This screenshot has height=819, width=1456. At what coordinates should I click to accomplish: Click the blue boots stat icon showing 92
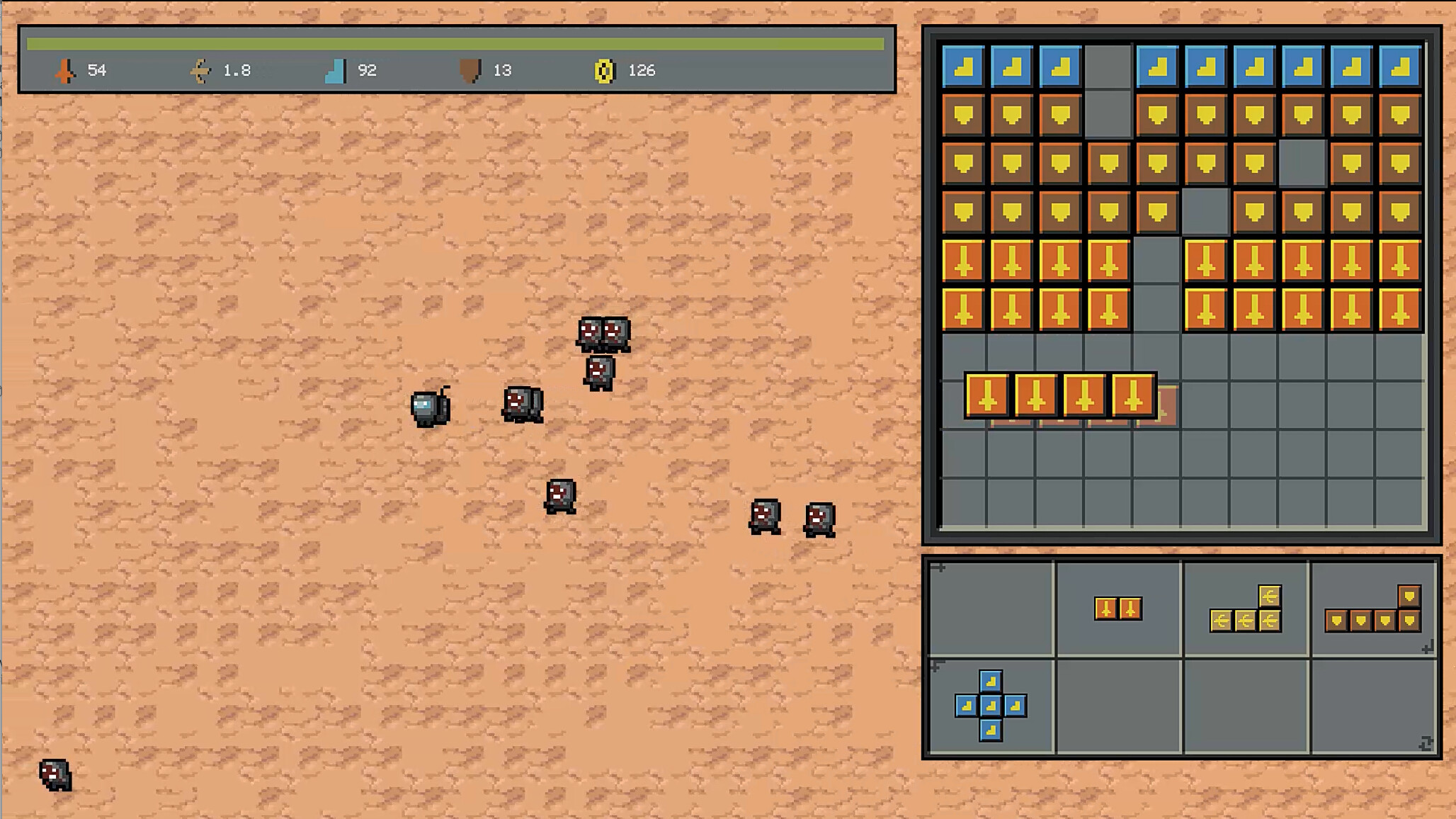tap(336, 70)
